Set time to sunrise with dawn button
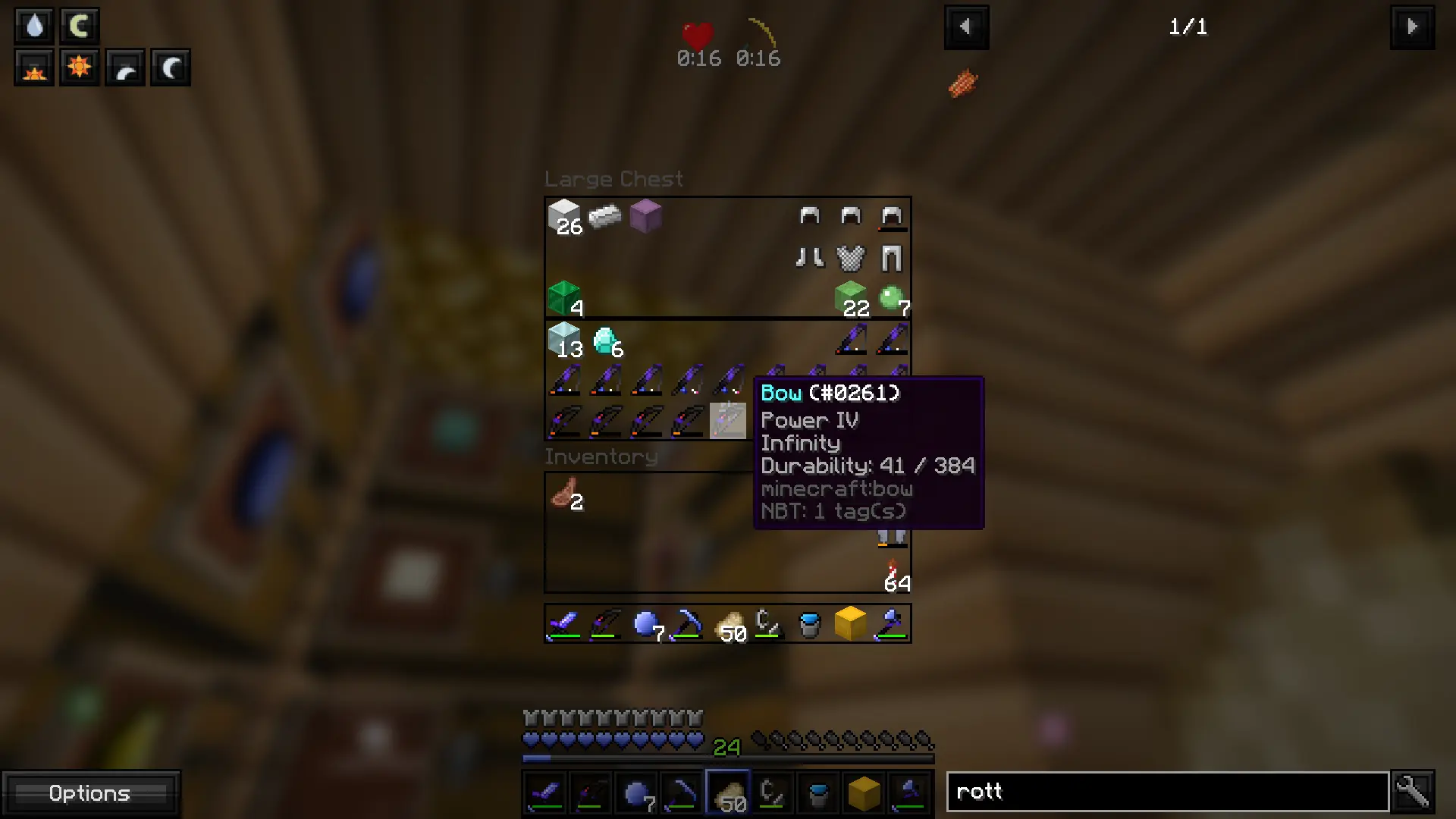Viewport: 1456px width, 819px height. click(x=34, y=67)
